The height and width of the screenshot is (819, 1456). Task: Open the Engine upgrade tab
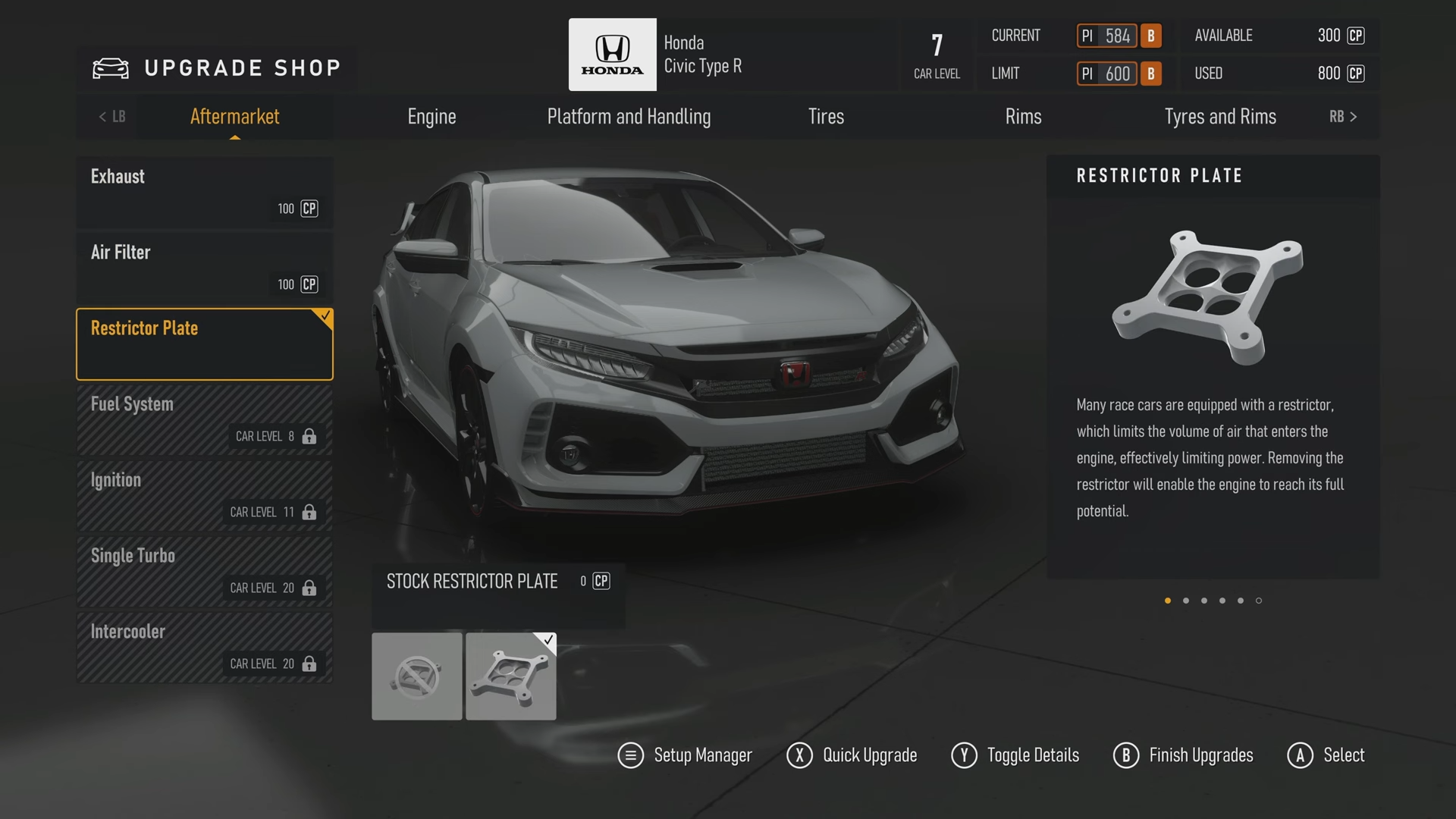431,117
